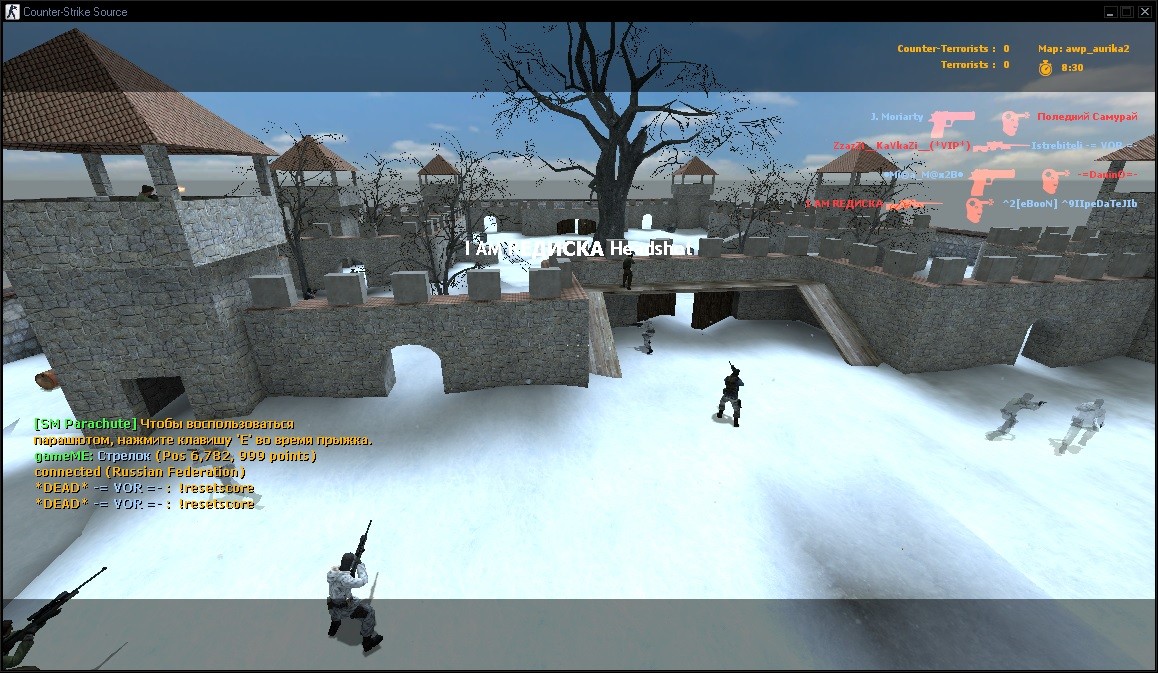
Task: Close the Counter-Strike Source window
Action: click(1144, 11)
